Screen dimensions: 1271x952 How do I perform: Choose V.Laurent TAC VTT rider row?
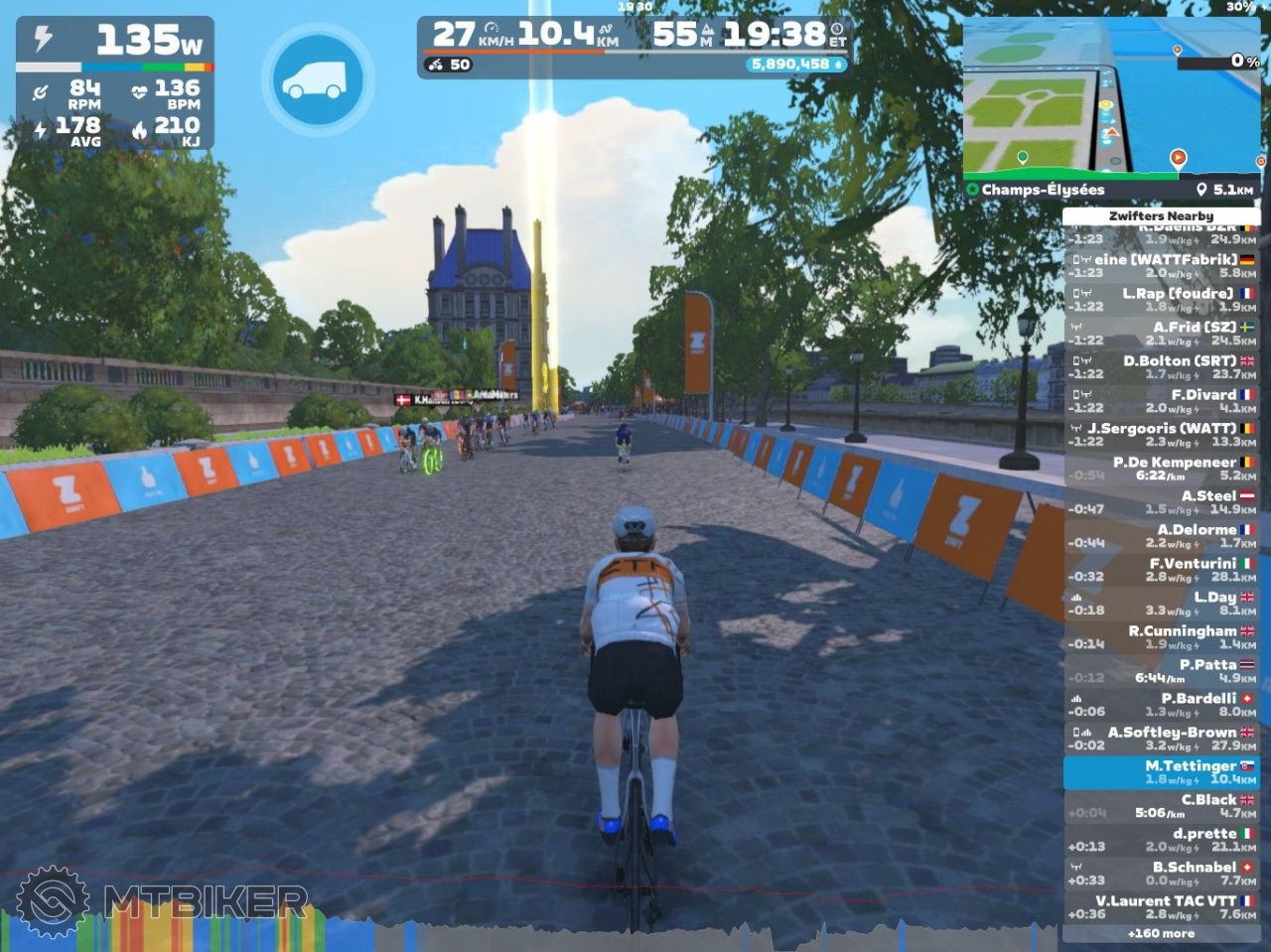[1161, 907]
